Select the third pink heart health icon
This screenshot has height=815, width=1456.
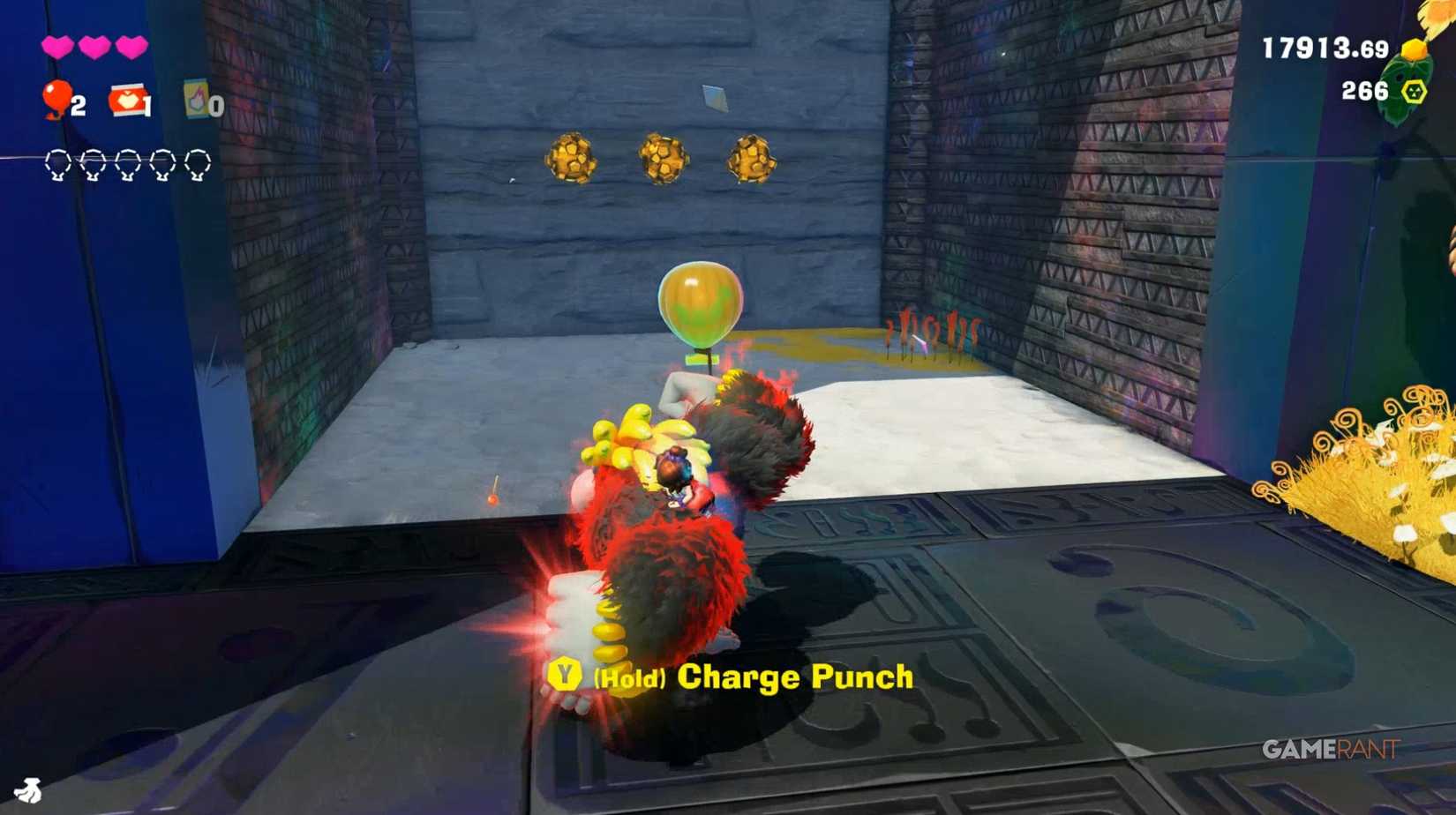point(131,46)
